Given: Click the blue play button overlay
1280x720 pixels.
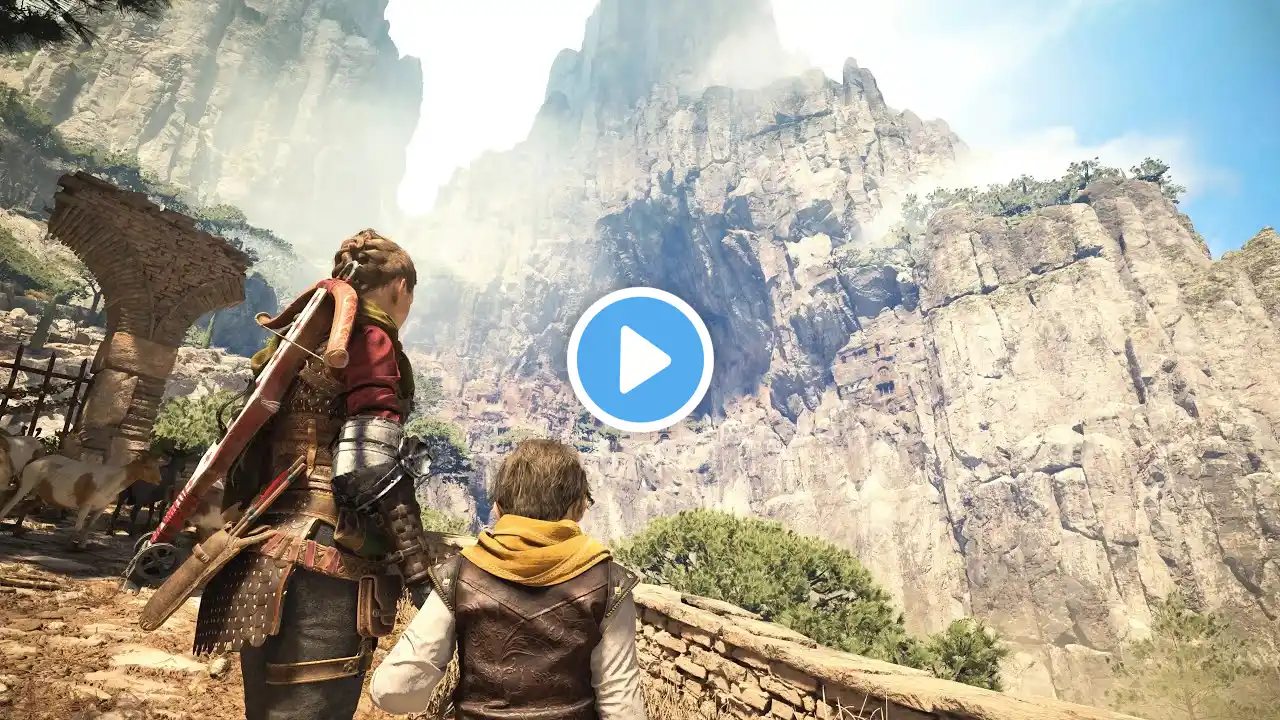Looking at the screenshot, I should [x=640, y=359].
